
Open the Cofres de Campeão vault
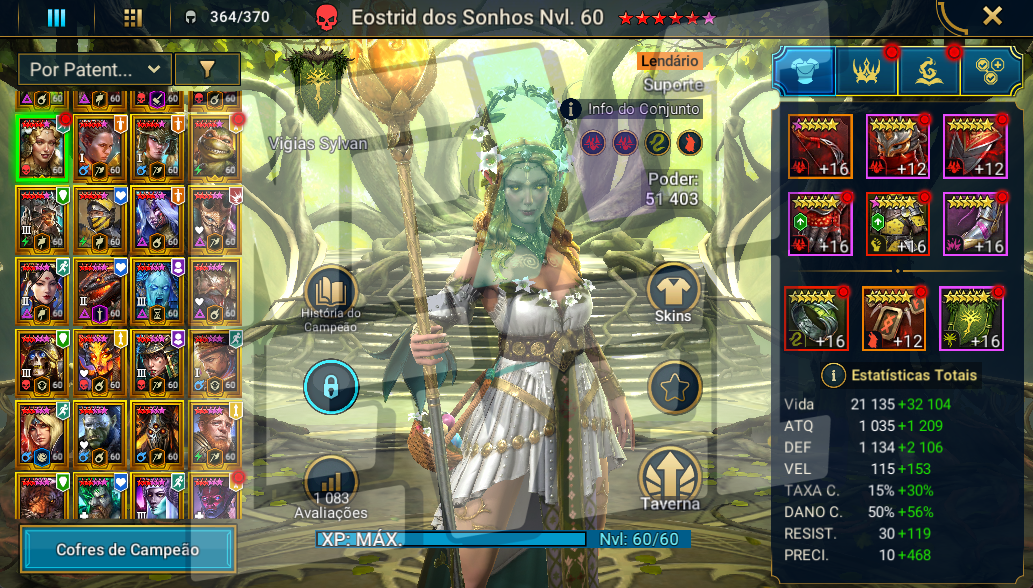click(x=128, y=549)
